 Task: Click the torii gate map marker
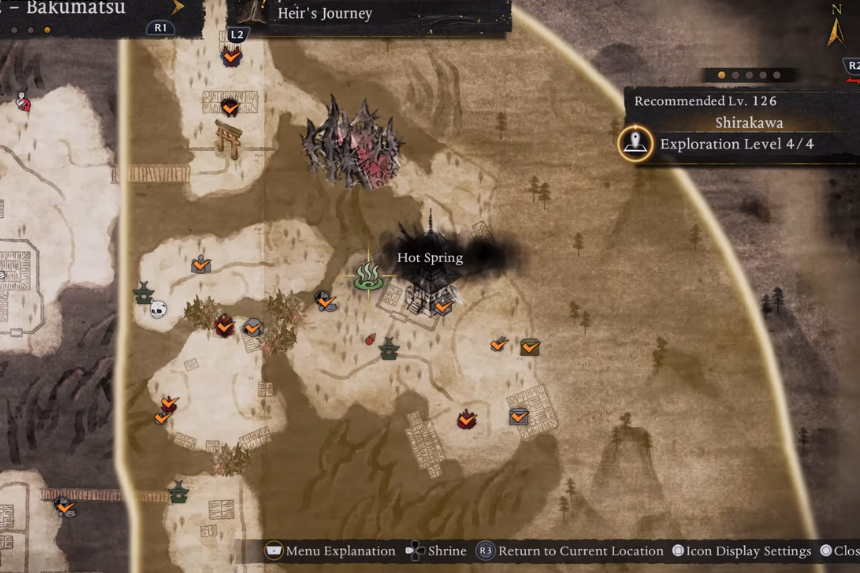pyautogui.click(x=227, y=137)
